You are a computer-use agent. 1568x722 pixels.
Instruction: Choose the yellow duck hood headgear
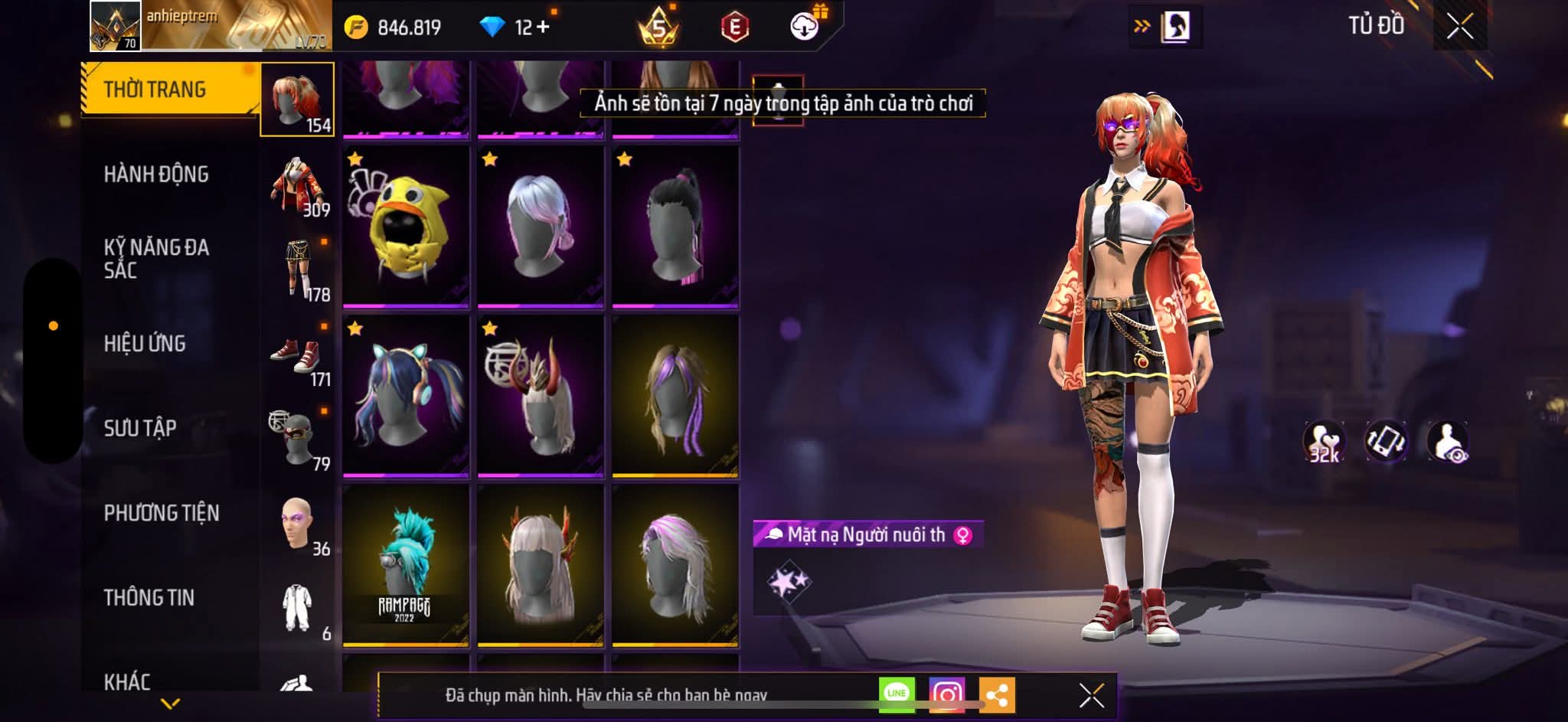tap(406, 227)
